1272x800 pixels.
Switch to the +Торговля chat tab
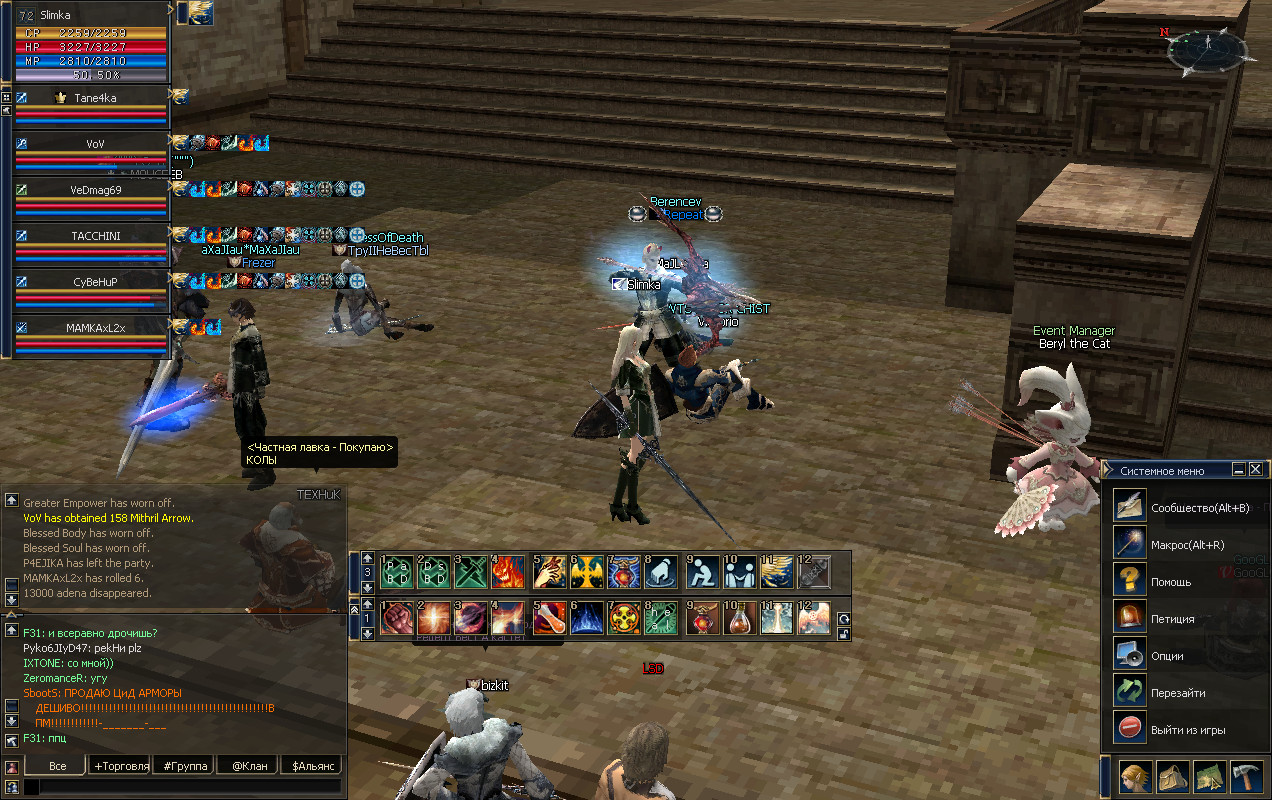coord(121,766)
